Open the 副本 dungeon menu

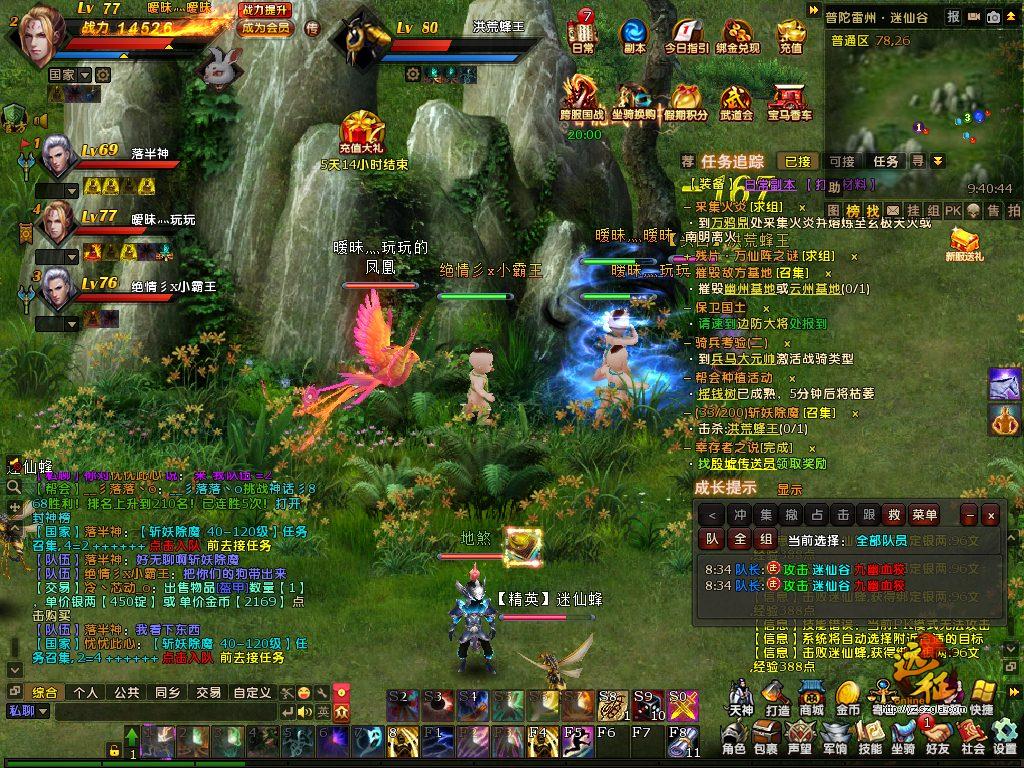pyautogui.click(x=634, y=34)
